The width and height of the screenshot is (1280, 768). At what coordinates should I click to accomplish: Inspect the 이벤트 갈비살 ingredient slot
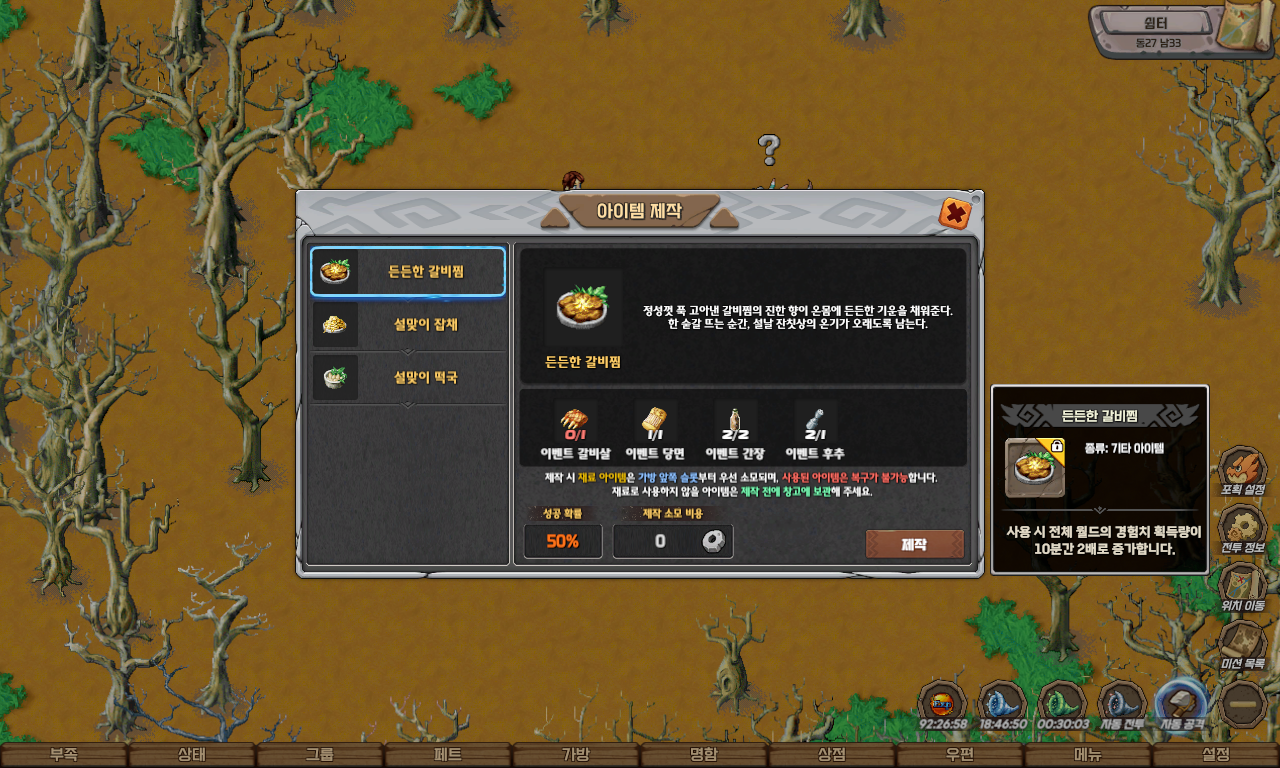pos(575,422)
